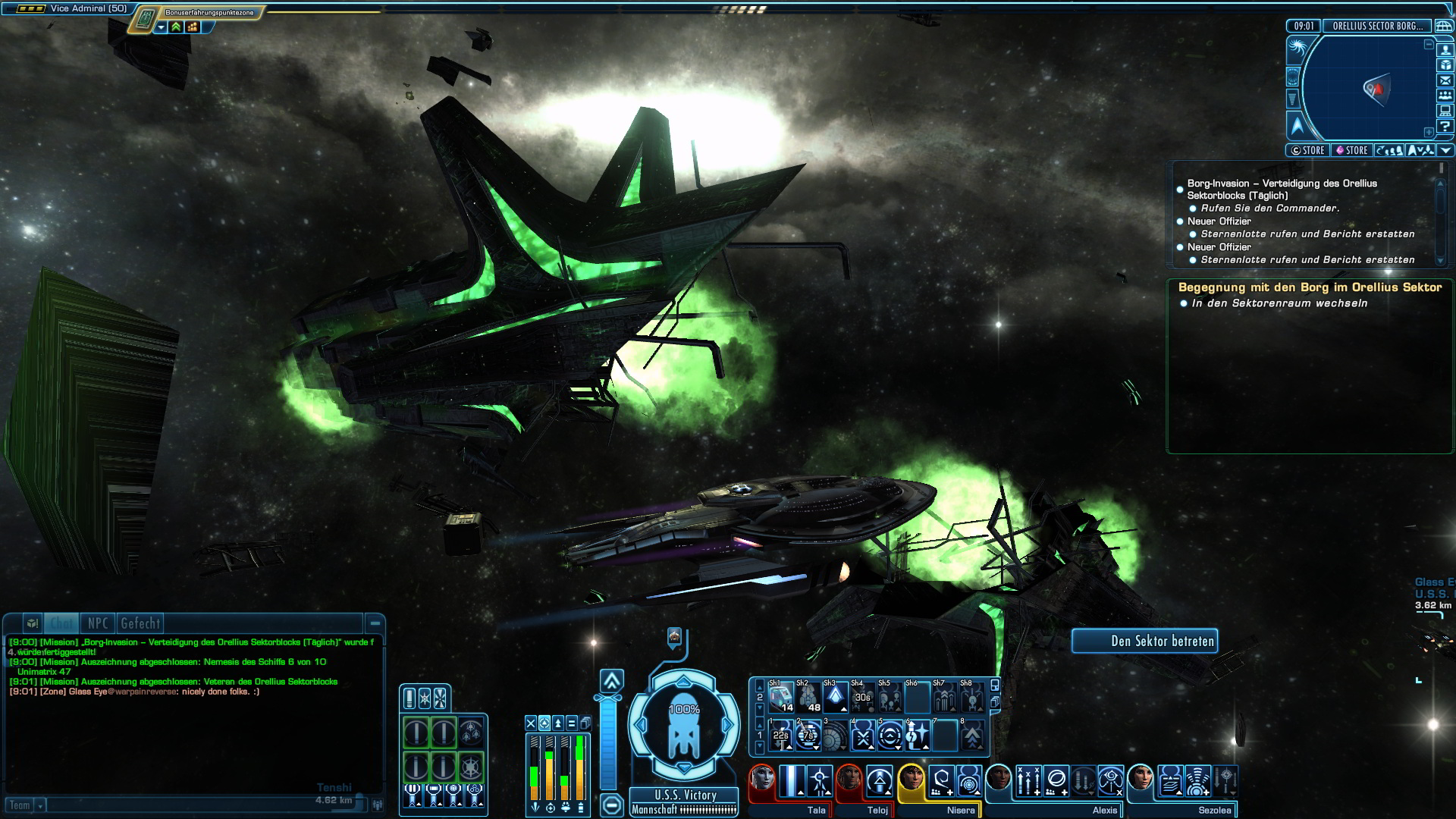Open the inventory box icon

(x=1445, y=65)
